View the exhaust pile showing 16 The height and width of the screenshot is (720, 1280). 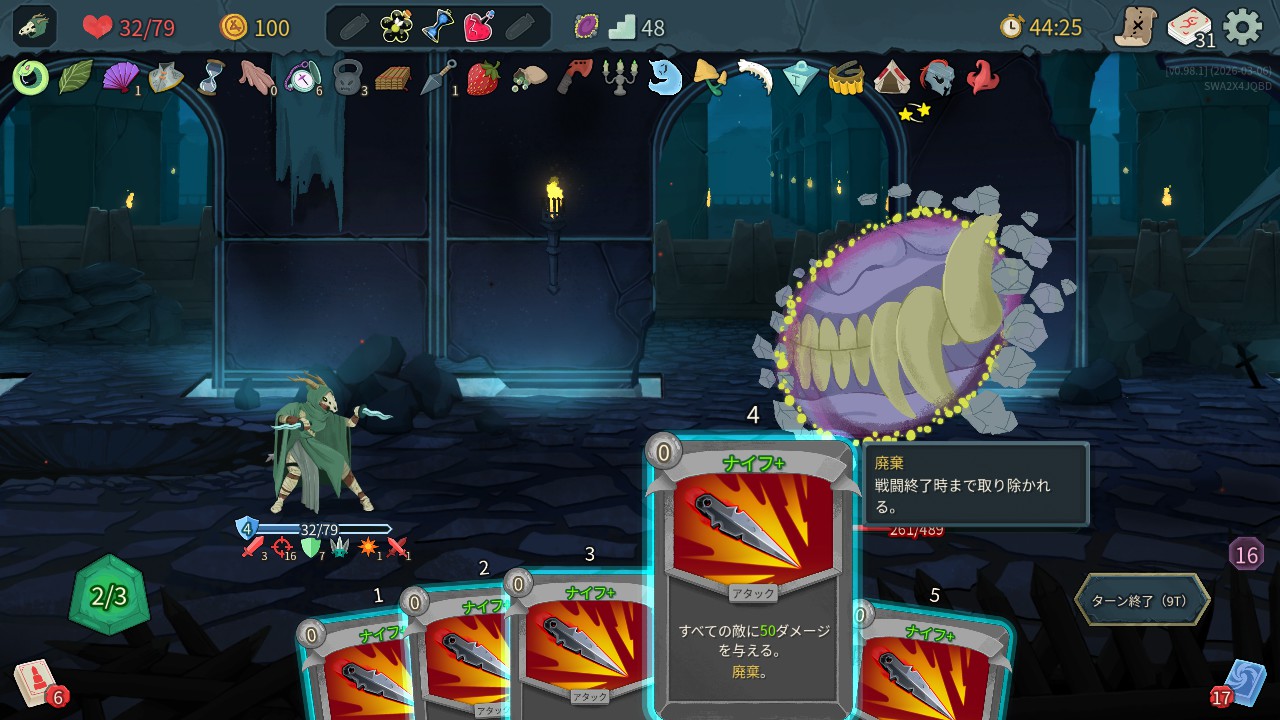(x=1246, y=554)
